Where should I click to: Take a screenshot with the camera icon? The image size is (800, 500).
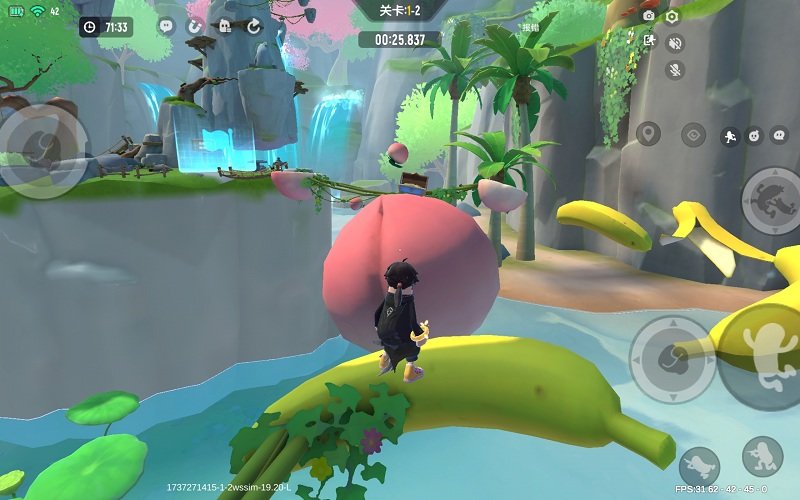point(648,16)
